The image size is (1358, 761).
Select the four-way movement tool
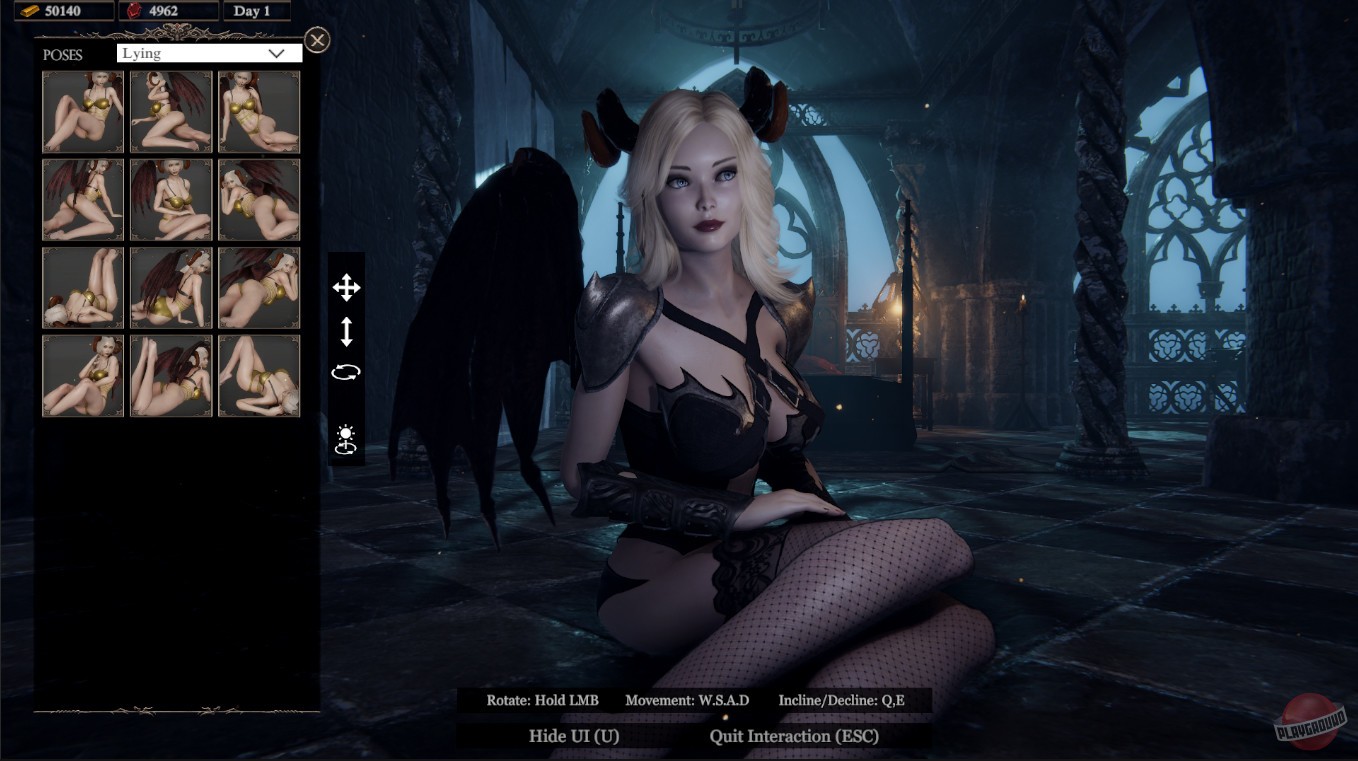coord(347,288)
